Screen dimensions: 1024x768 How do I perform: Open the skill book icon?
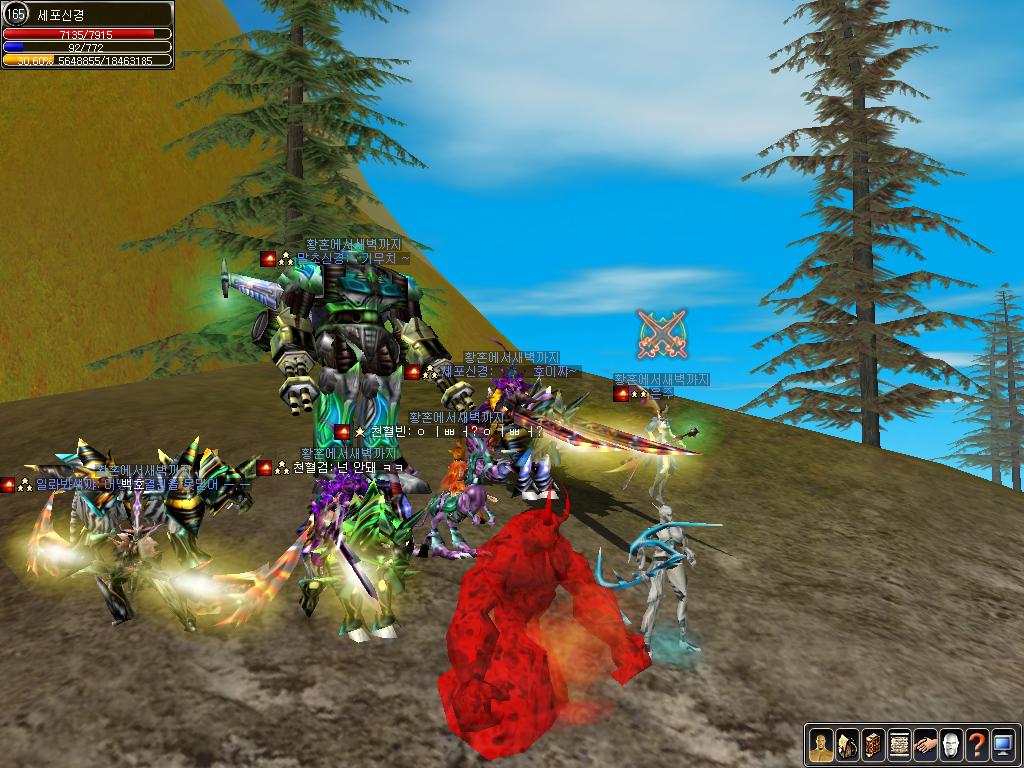pyautogui.click(x=873, y=744)
